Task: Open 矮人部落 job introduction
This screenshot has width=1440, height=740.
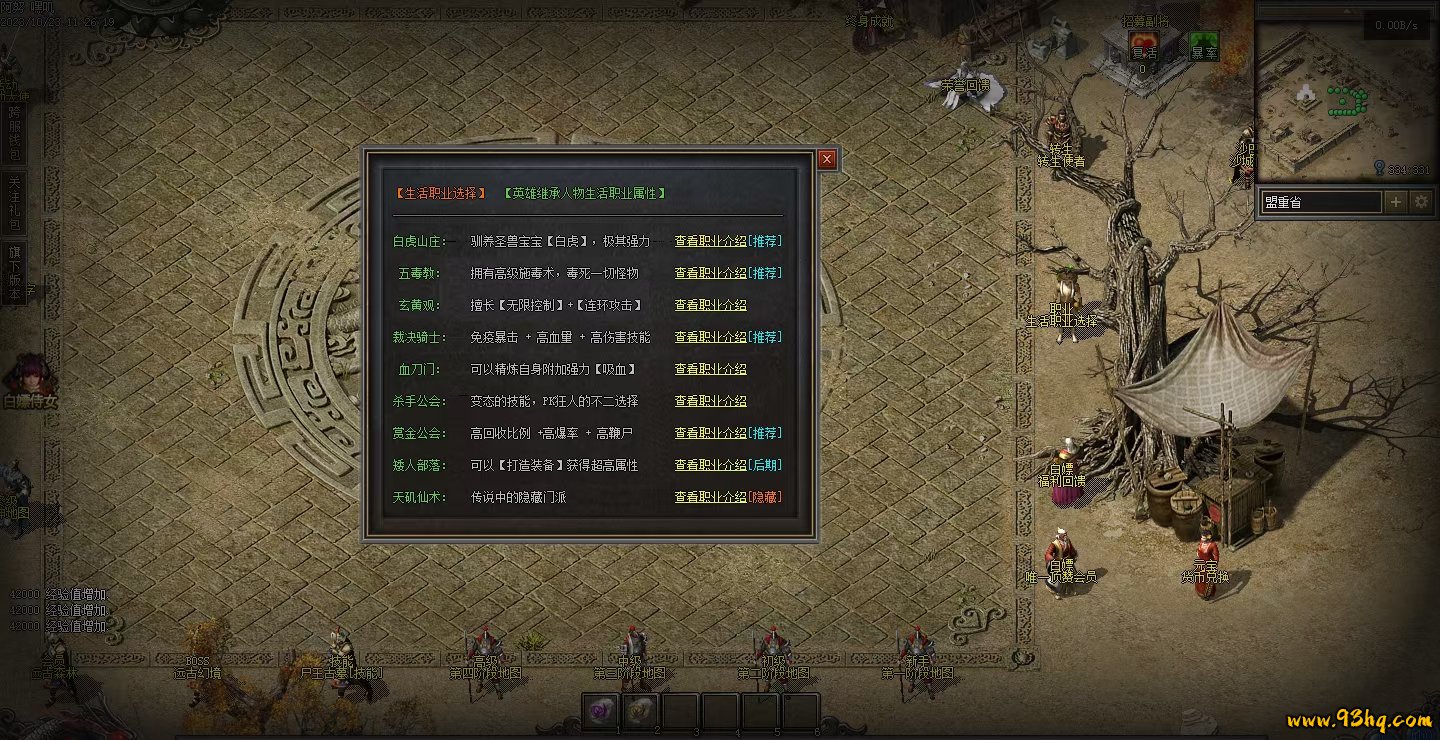Action: 710,465
